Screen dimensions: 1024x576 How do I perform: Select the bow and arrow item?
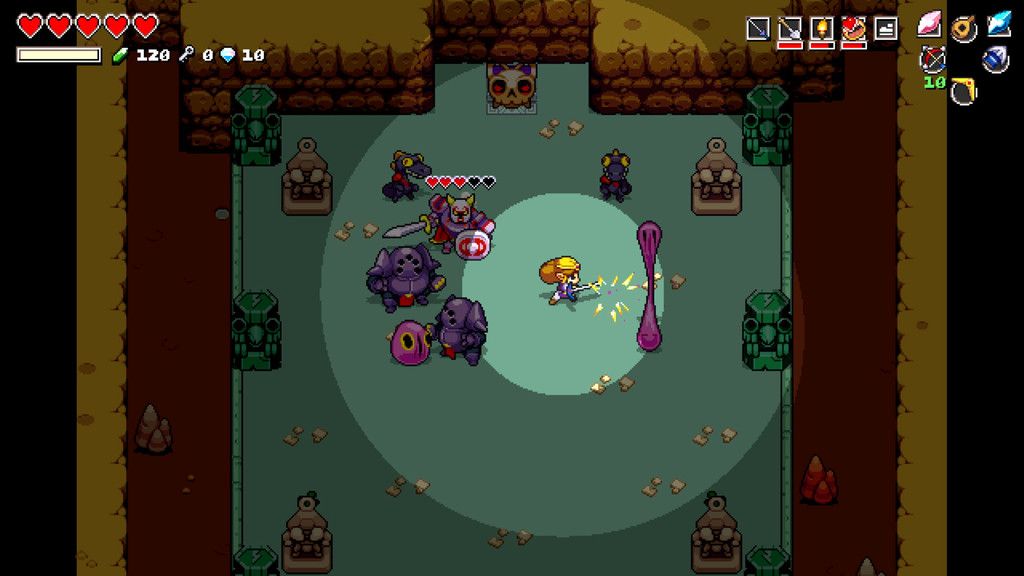(x=933, y=59)
